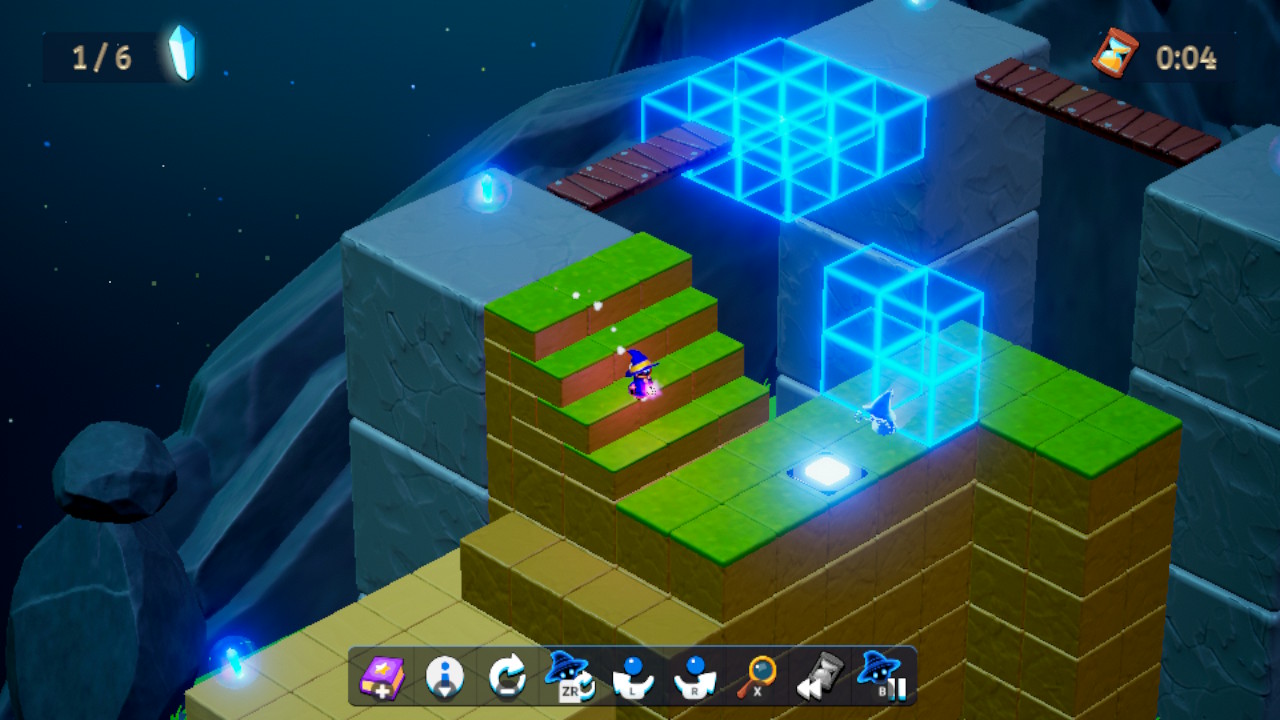Activate the magnifying glass zoom icon
The image size is (1280, 720).
click(757, 678)
